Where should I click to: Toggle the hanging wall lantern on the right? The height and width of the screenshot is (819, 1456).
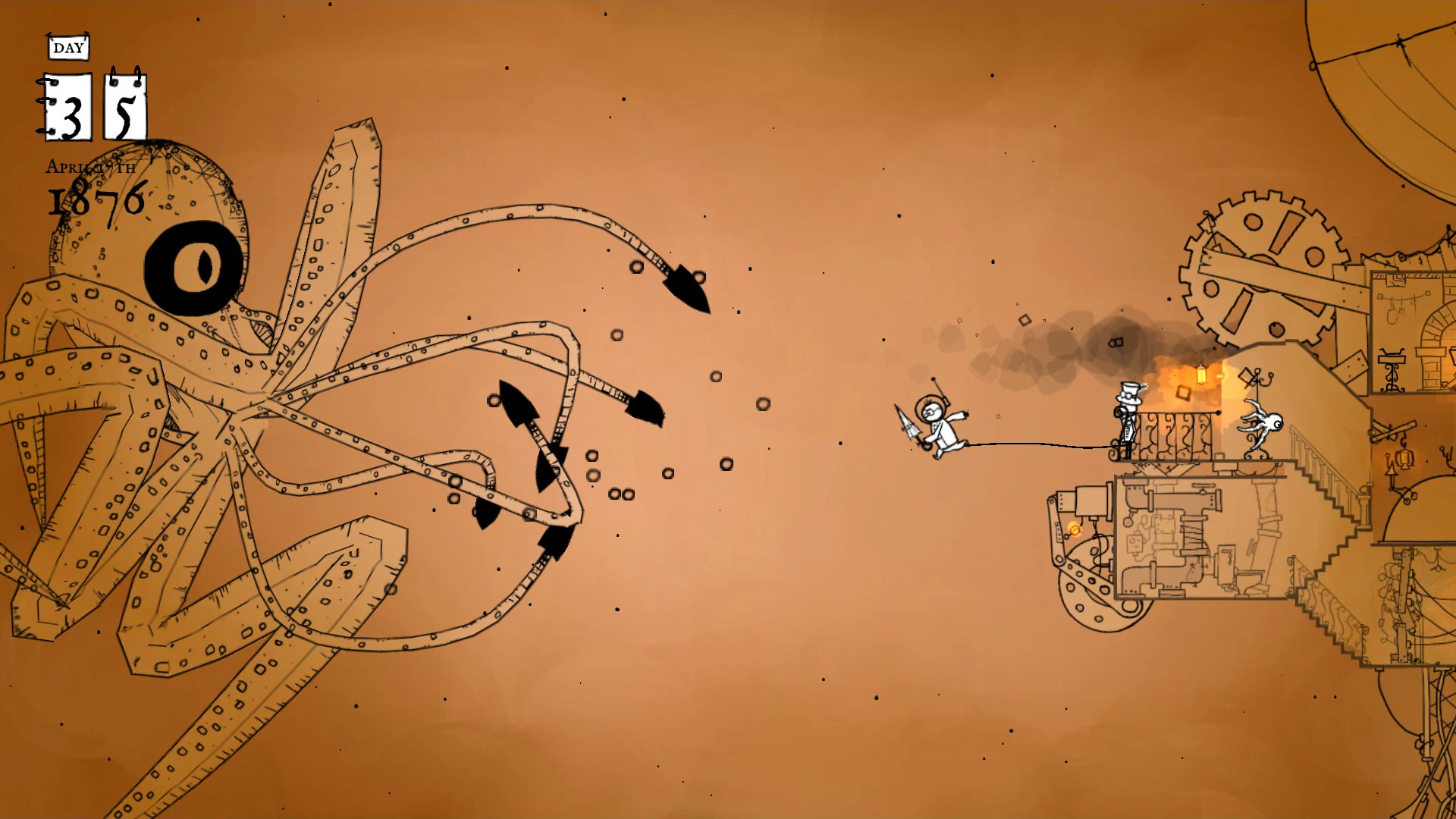[1404, 459]
